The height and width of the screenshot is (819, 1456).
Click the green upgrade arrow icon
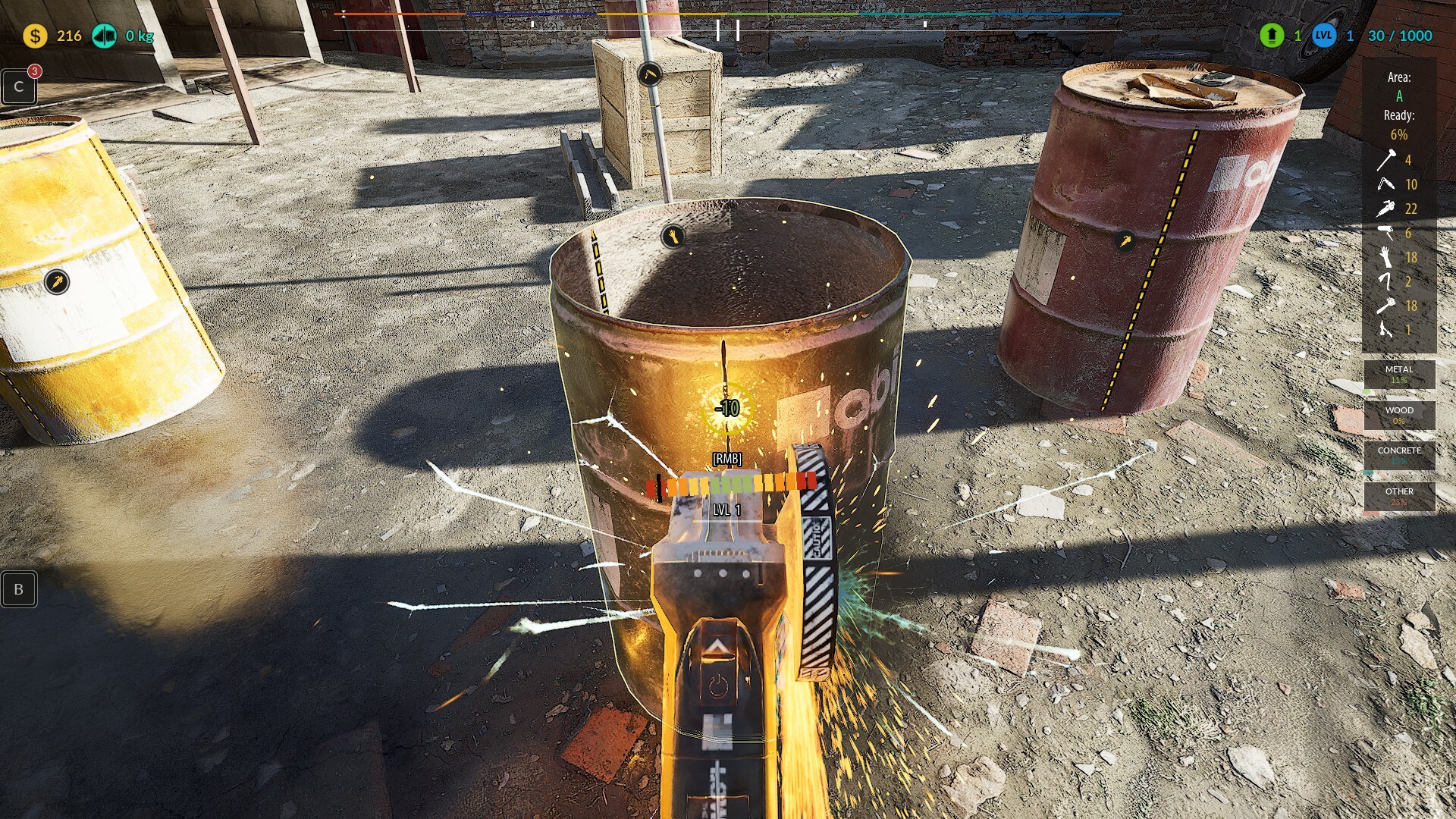pyautogui.click(x=1272, y=35)
